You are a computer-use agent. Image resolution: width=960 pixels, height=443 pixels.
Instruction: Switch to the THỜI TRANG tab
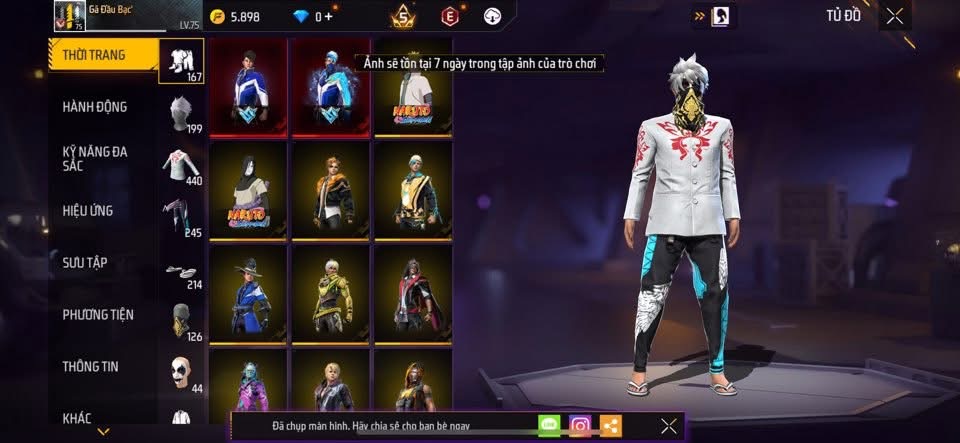(x=95, y=55)
